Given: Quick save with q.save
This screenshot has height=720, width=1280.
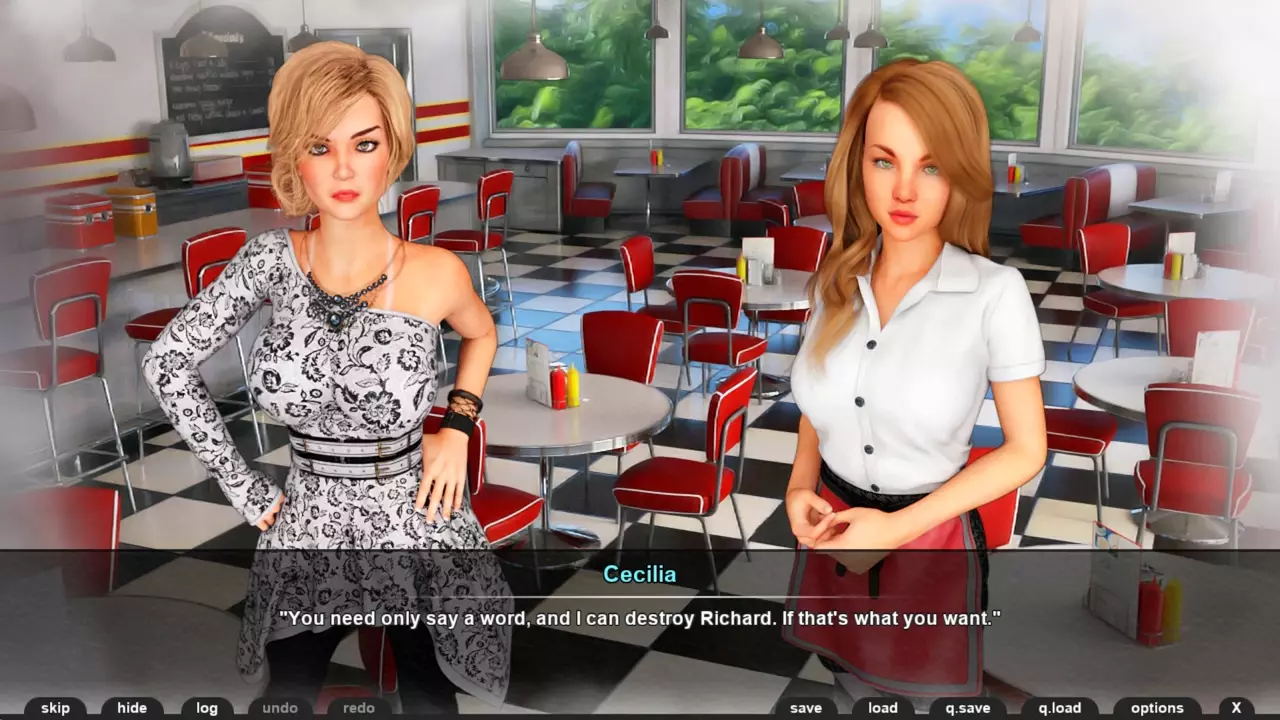Looking at the screenshot, I should [x=966, y=708].
